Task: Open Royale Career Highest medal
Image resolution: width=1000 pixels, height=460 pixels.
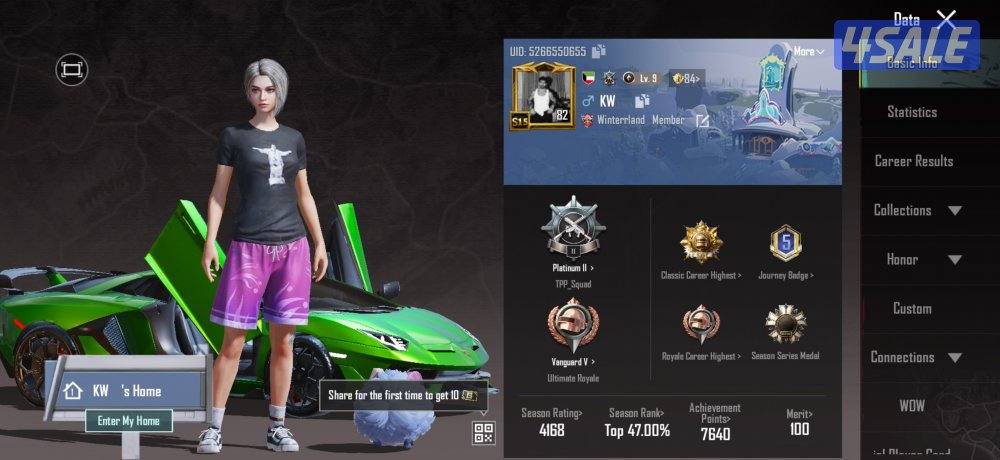Action: point(700,326)
